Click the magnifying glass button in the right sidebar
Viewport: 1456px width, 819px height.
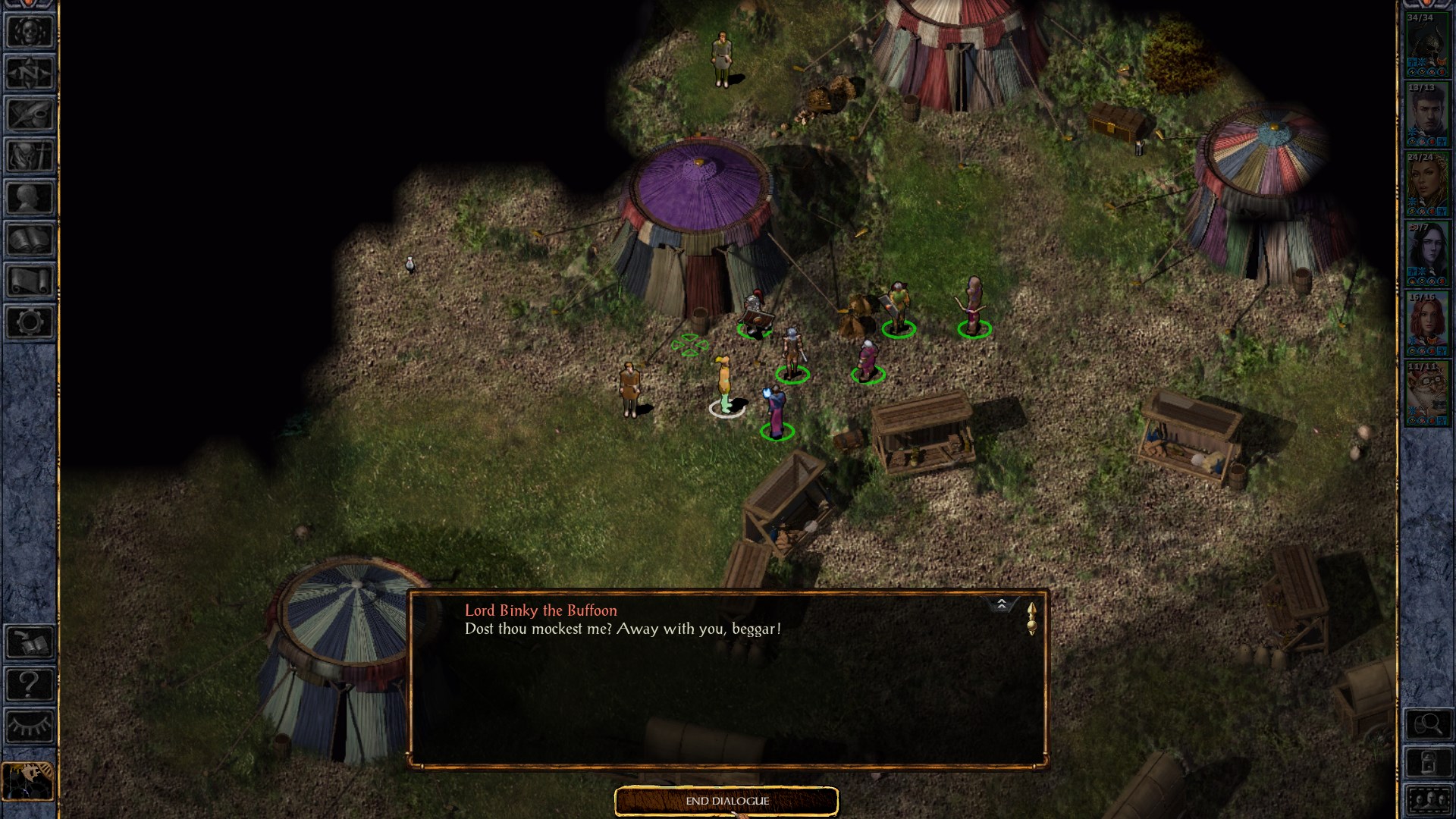1427,725
